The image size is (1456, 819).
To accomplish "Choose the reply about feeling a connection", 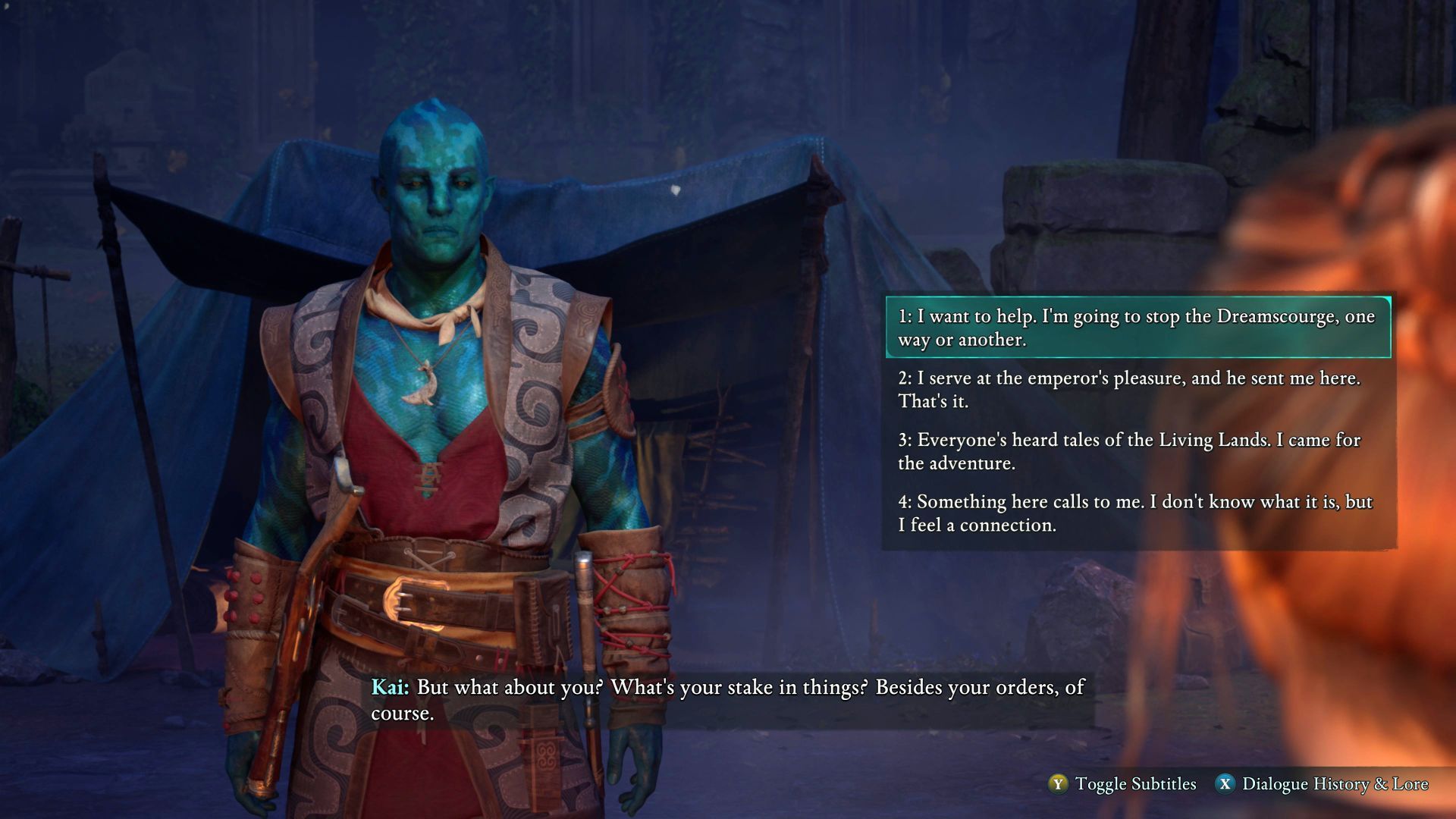I will (x=1136, y=513).
